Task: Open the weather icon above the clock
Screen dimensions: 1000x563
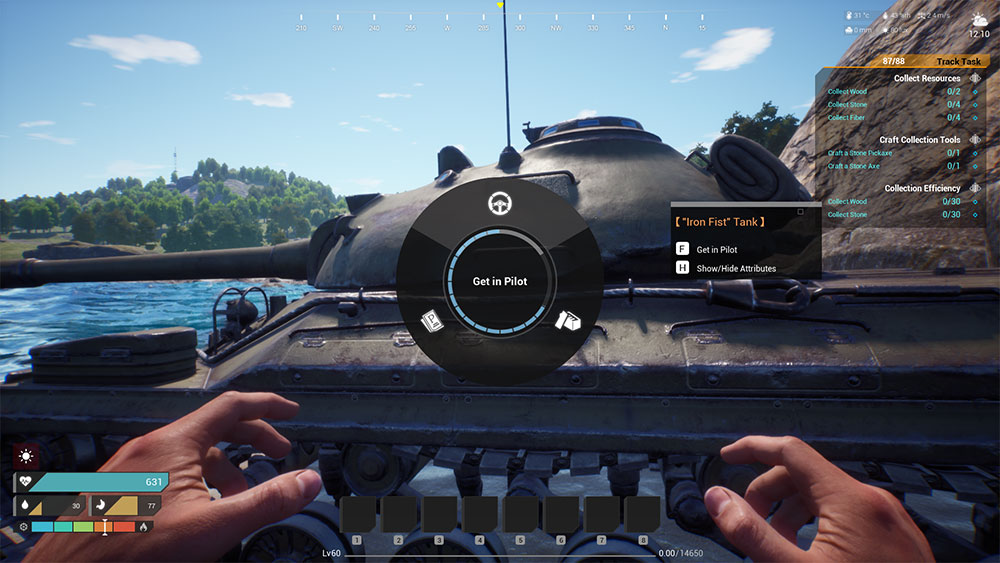Action: click(978, 19)
